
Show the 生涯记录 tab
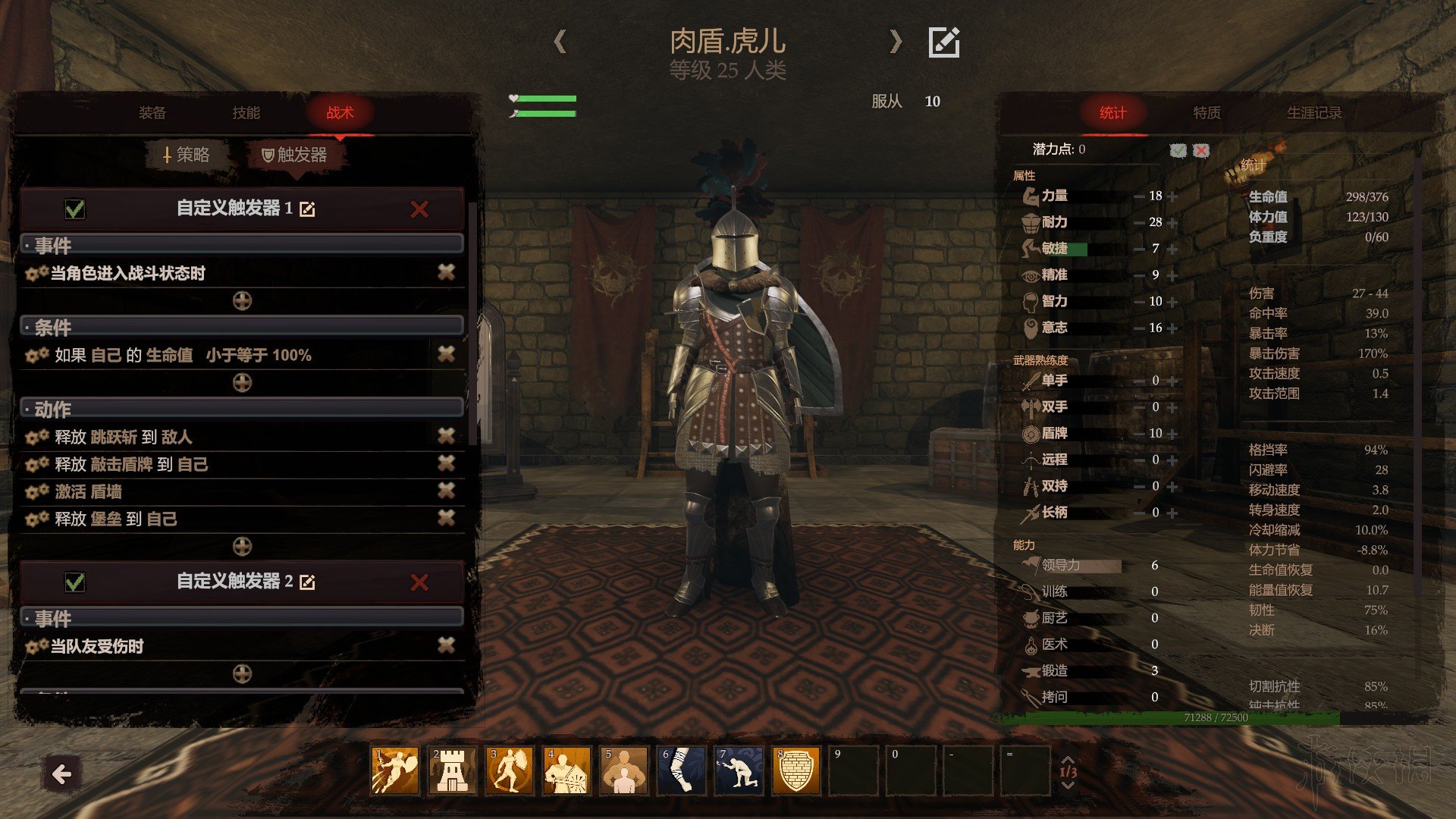coord(1313,113)
